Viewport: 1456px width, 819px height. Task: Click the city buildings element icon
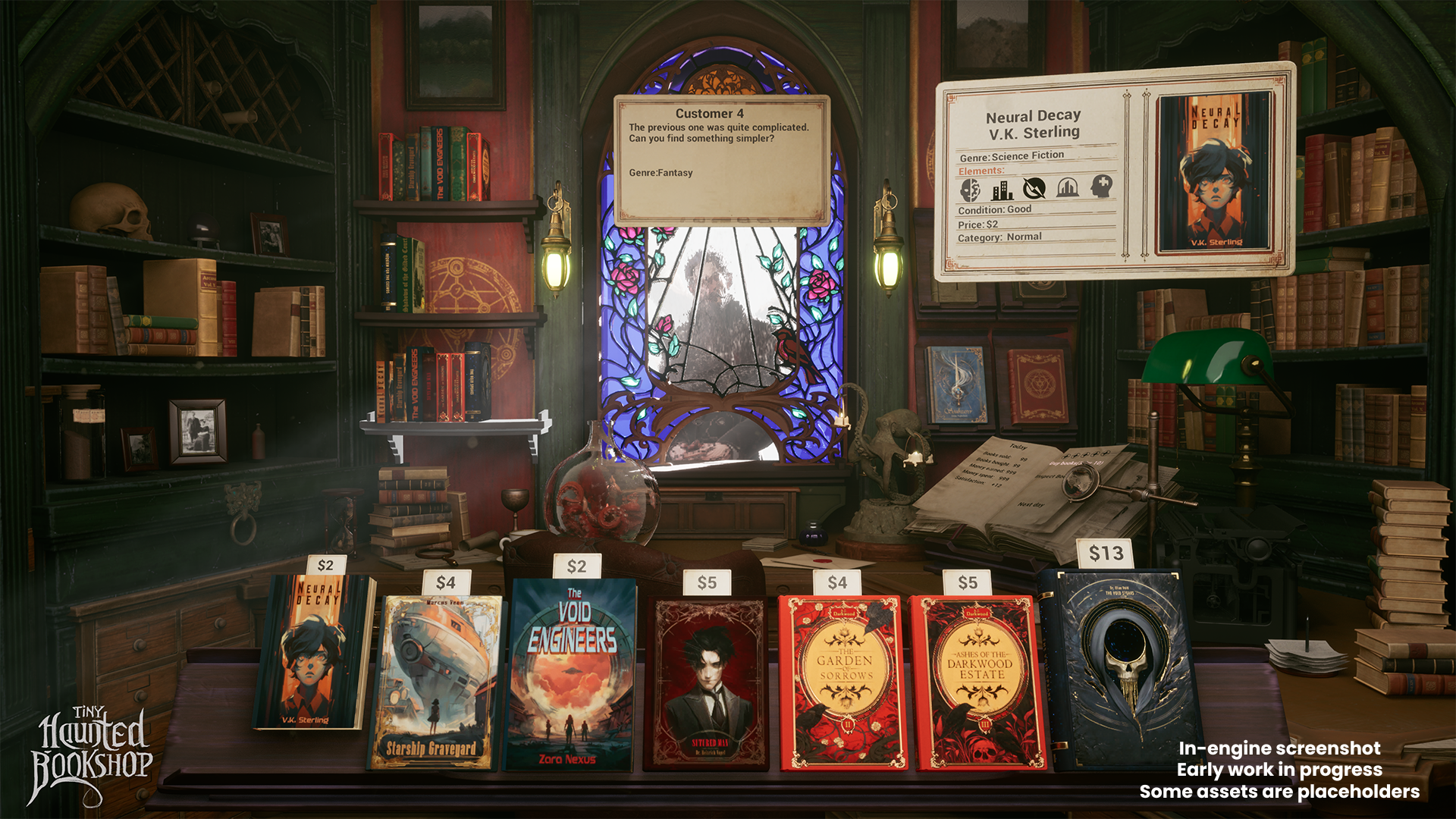coord(1003,190)
